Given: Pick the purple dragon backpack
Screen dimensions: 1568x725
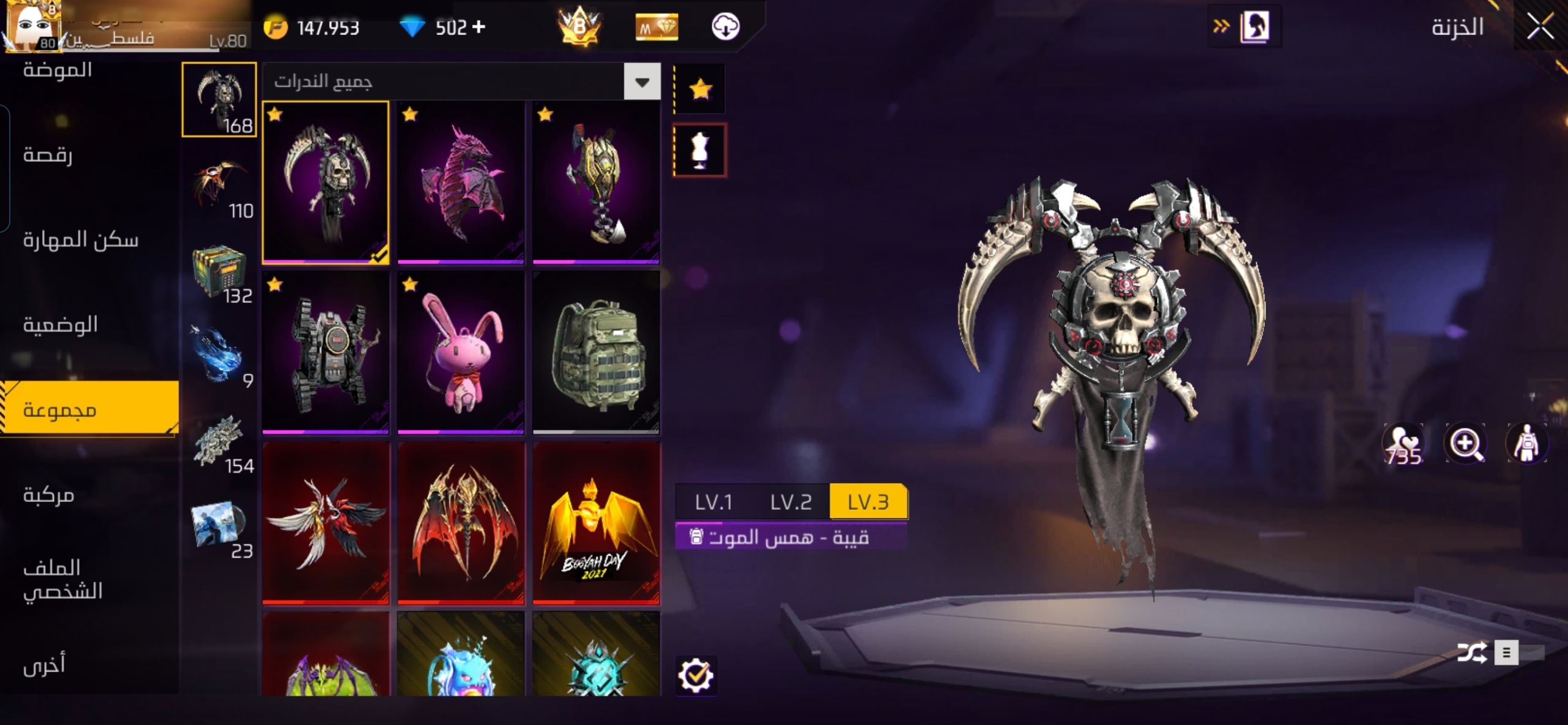Looking at the screenshot, I should pyautogui.click(x=461, y=183).
